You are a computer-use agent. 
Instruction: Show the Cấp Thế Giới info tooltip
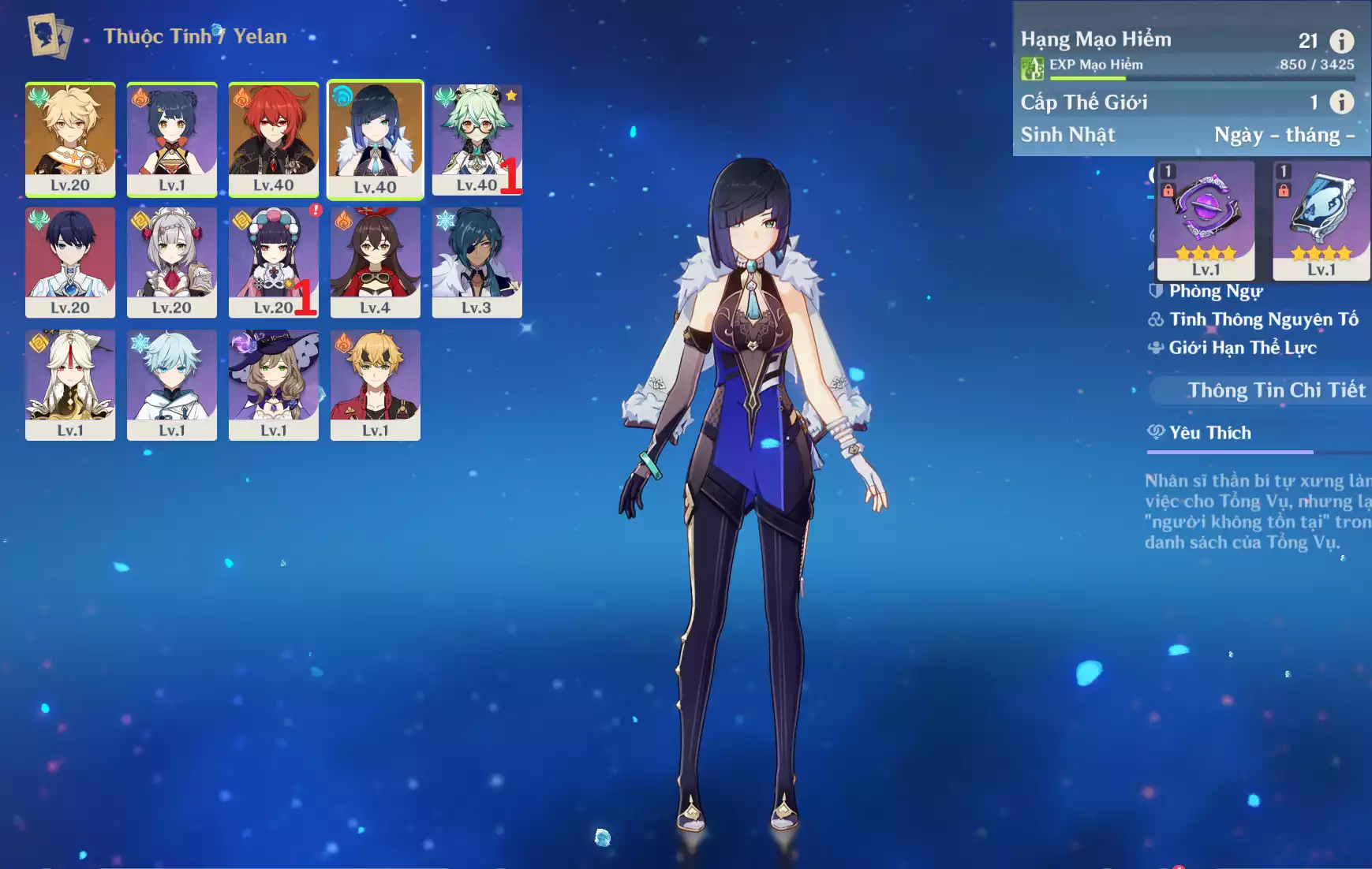coord(1341,102)
